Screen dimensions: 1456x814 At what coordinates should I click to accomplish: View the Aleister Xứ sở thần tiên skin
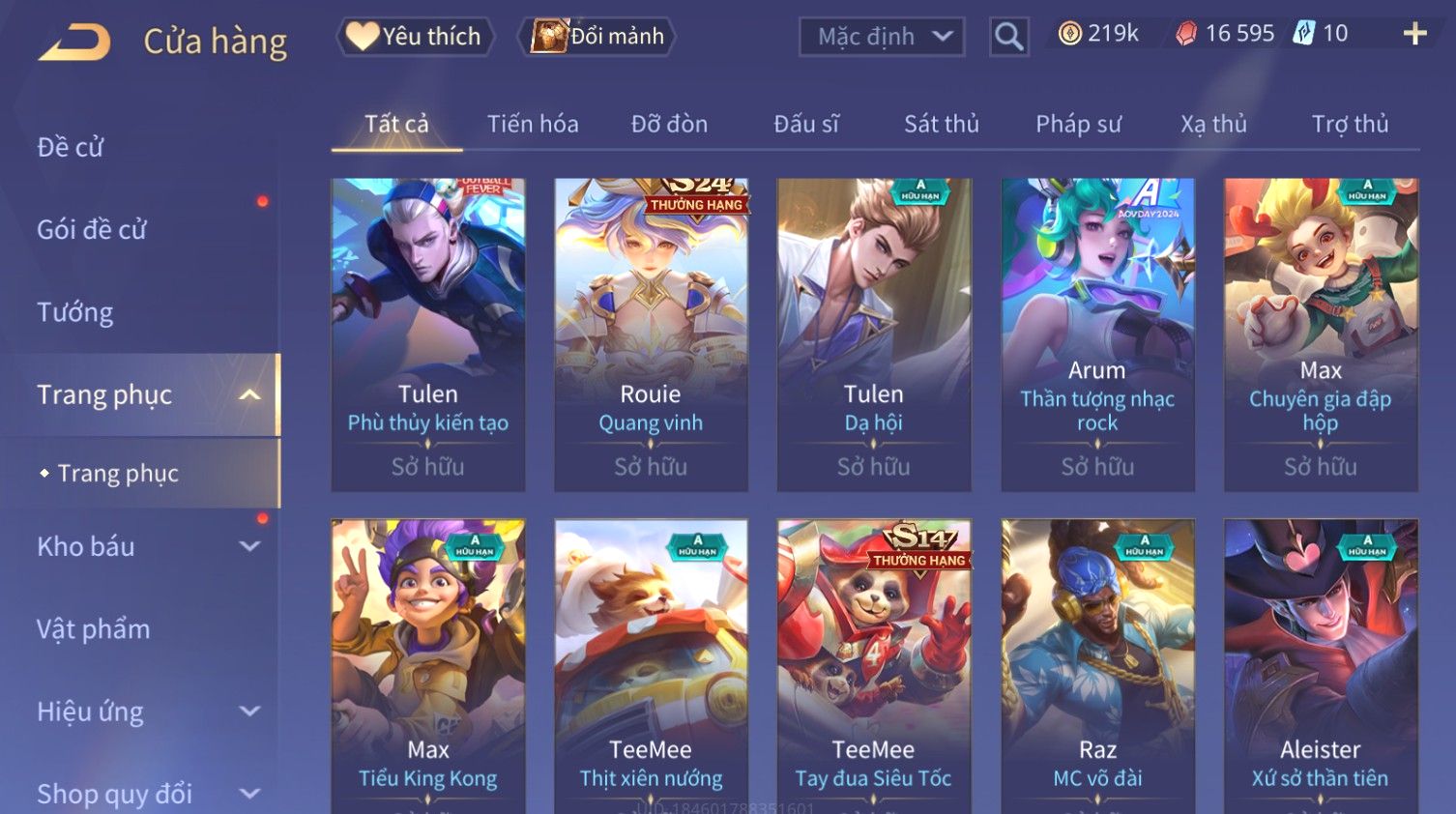1321,667
